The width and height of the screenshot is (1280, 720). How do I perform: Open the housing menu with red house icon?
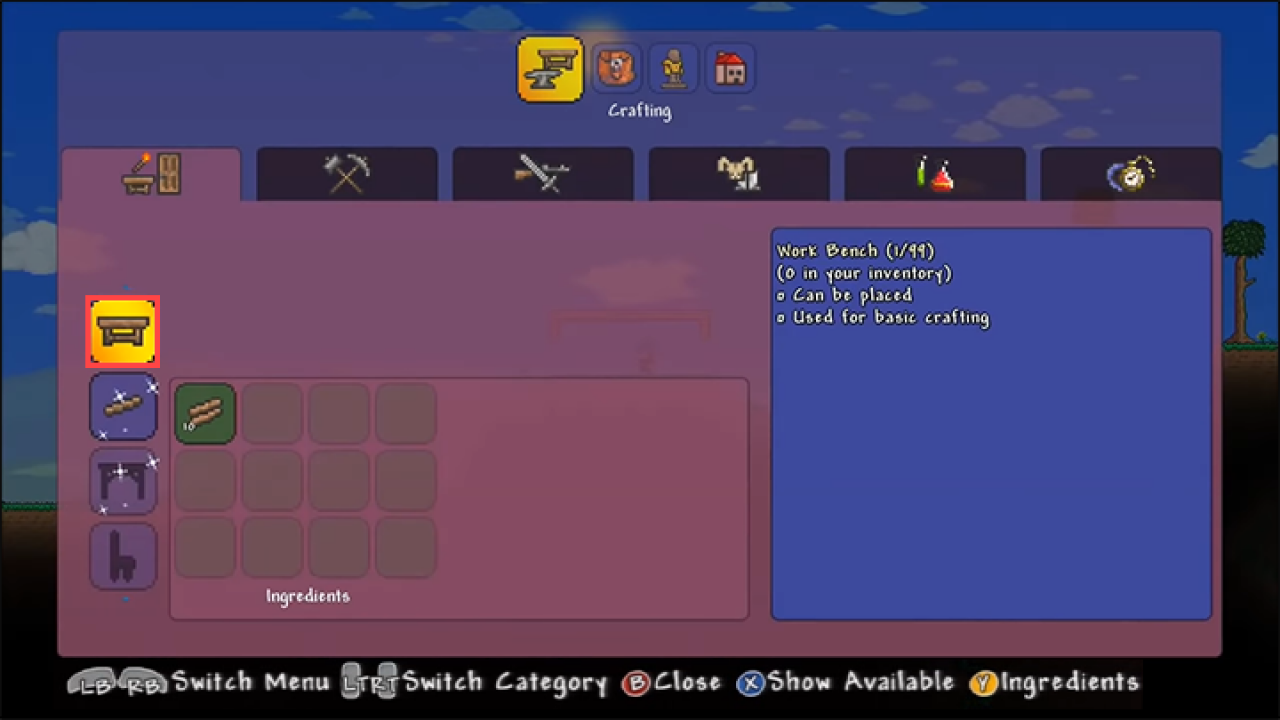[730, 68]
